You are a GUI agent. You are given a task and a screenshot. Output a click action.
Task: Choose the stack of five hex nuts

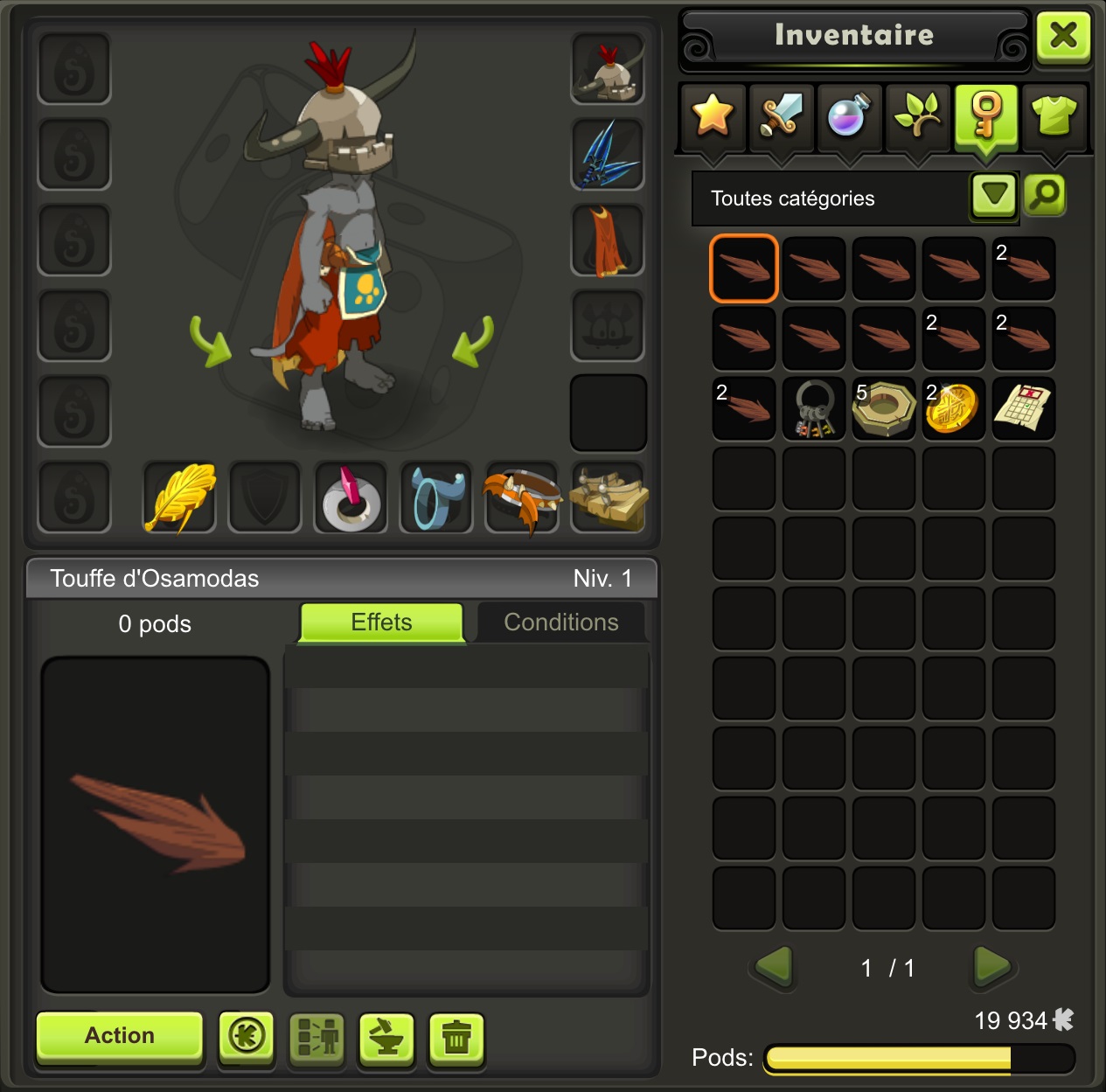(884, 408)
